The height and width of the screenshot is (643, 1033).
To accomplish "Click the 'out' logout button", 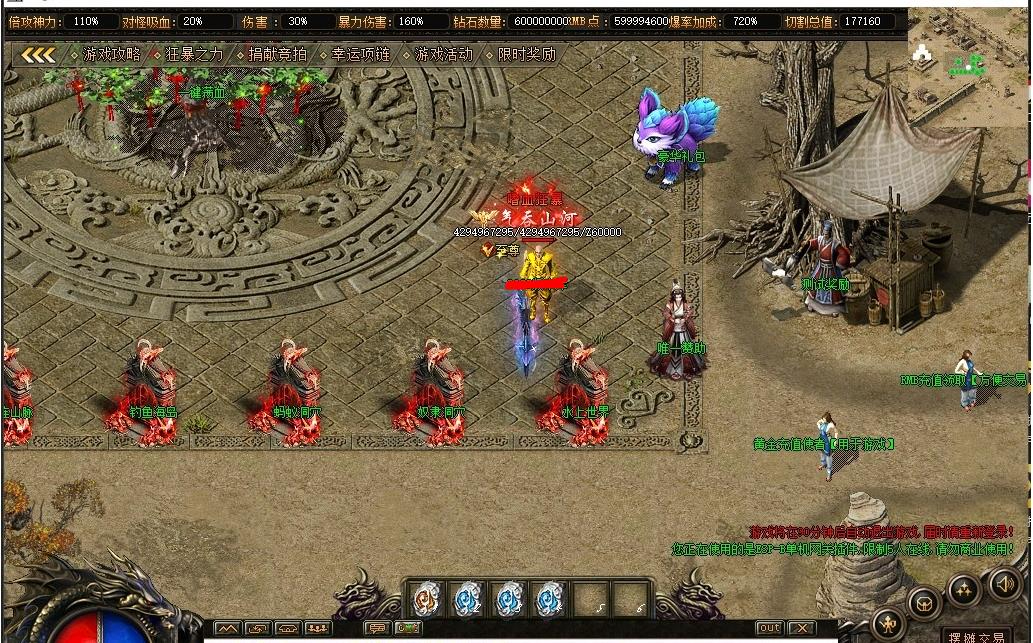I will click(x=768, y=628).
